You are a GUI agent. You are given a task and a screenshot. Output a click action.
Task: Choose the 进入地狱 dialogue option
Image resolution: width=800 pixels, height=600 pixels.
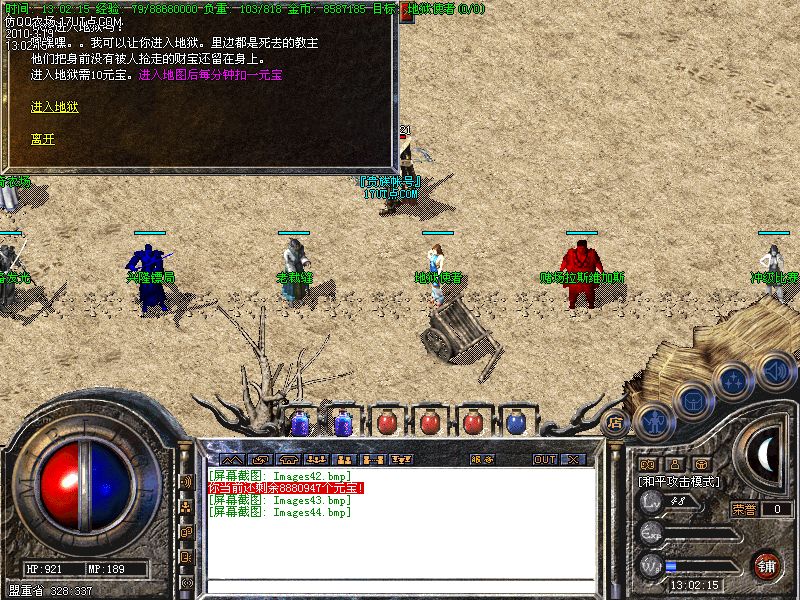pos(54,107)
